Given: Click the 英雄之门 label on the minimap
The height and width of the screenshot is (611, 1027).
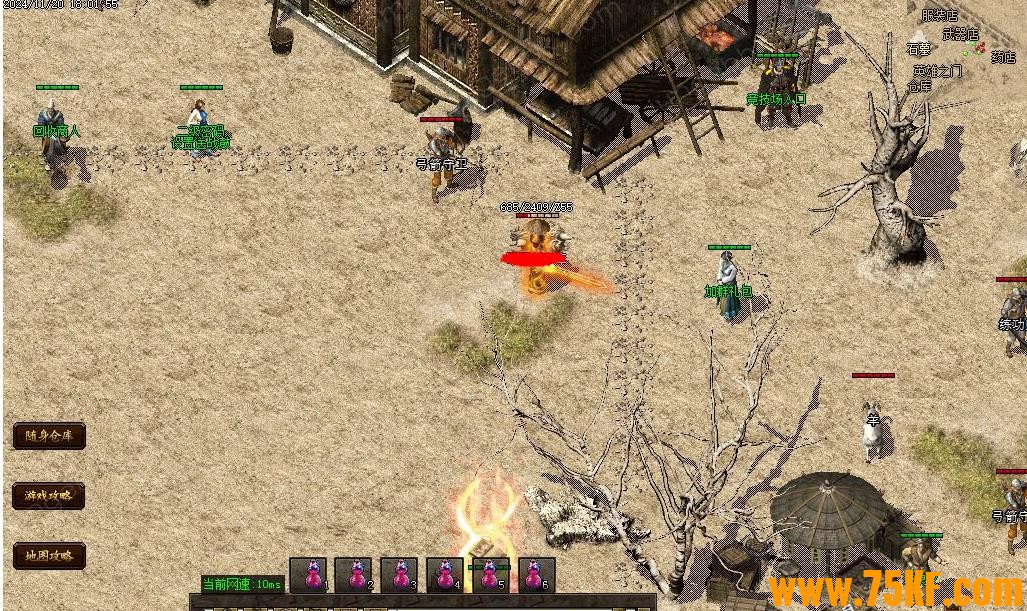Looking at the screenshot, I should (x=936, y=71).
